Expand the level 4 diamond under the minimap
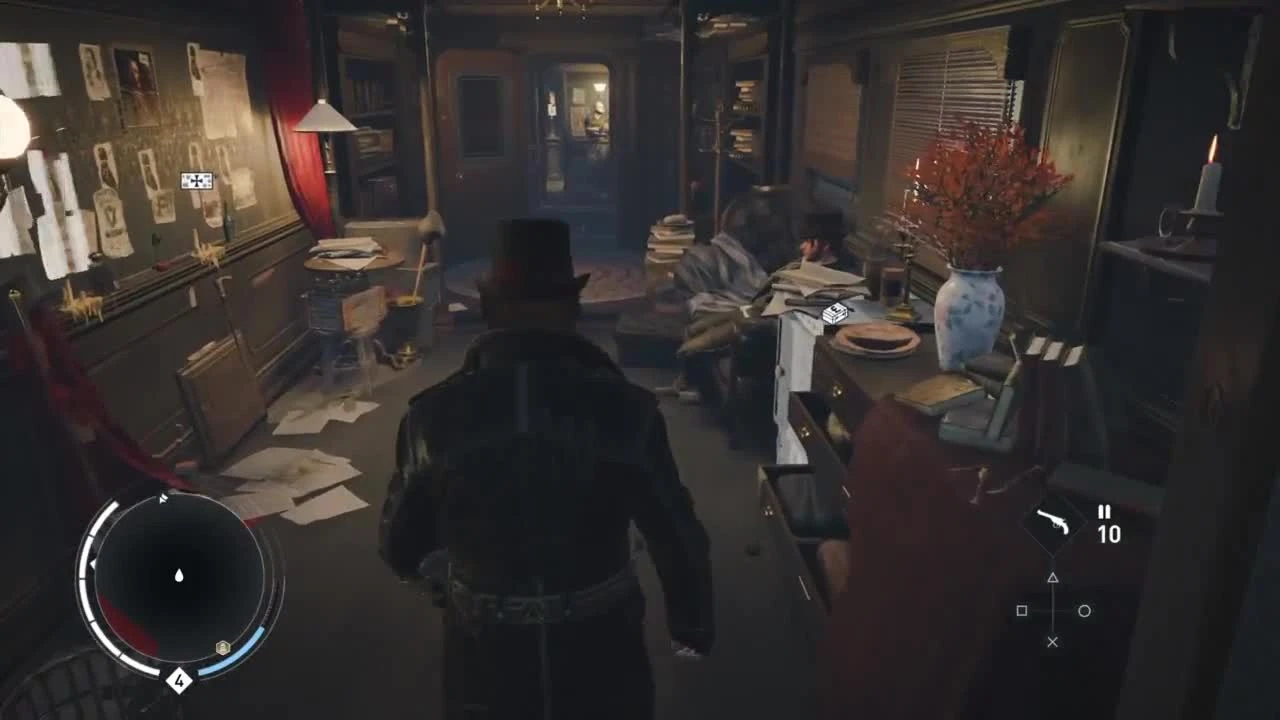The height and width of the screenshot is (720, 1280). 179,680
